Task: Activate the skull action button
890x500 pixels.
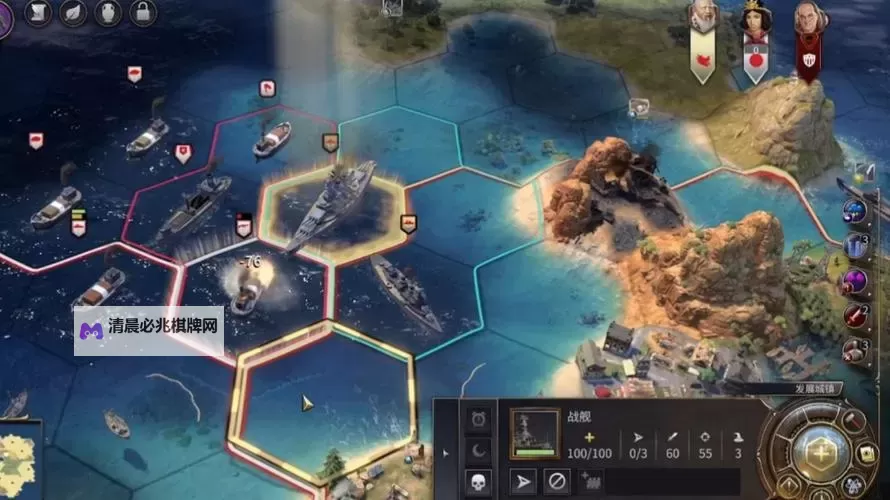Action: [478, 481]
